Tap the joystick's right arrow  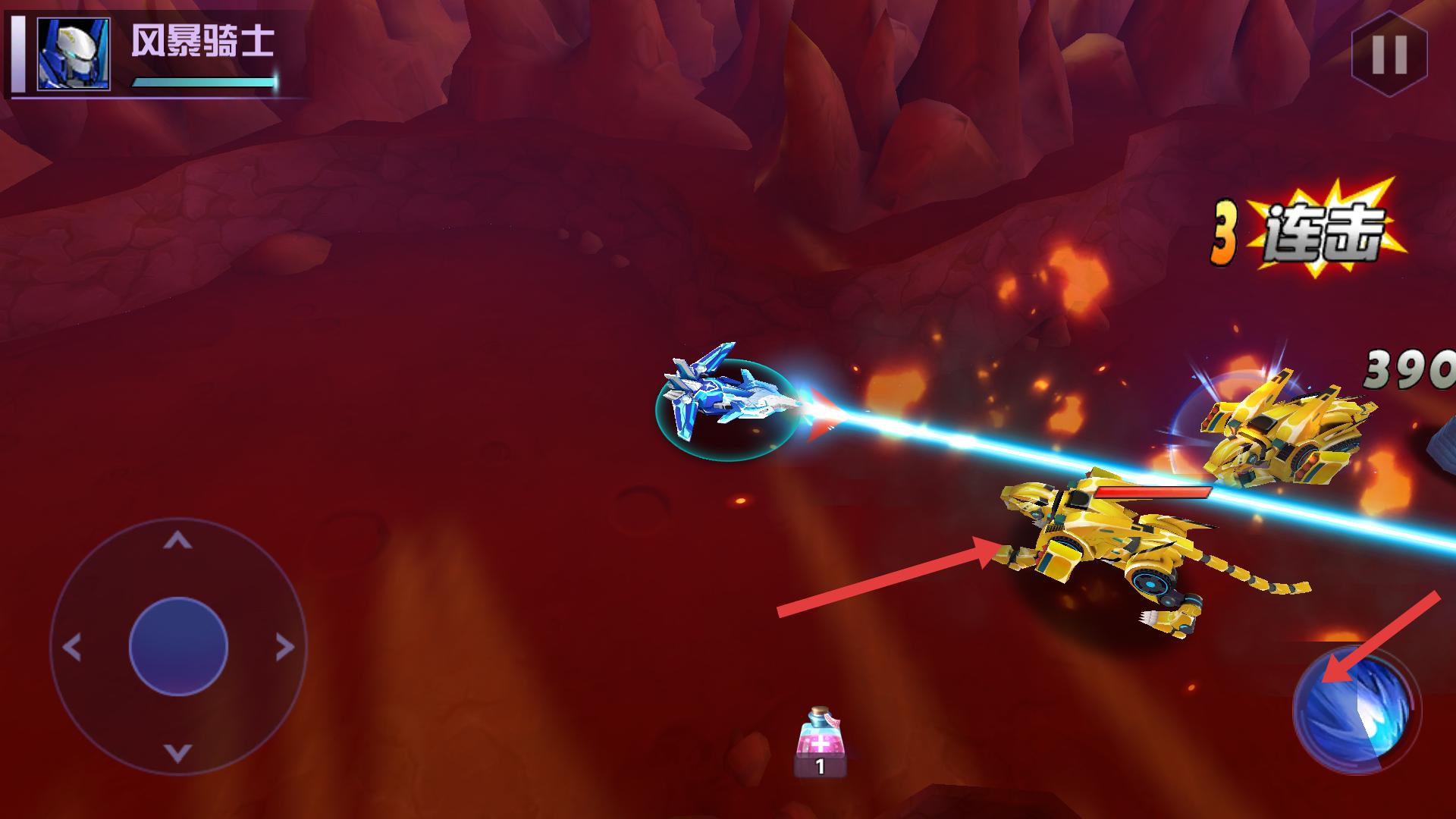coord(284,648)
